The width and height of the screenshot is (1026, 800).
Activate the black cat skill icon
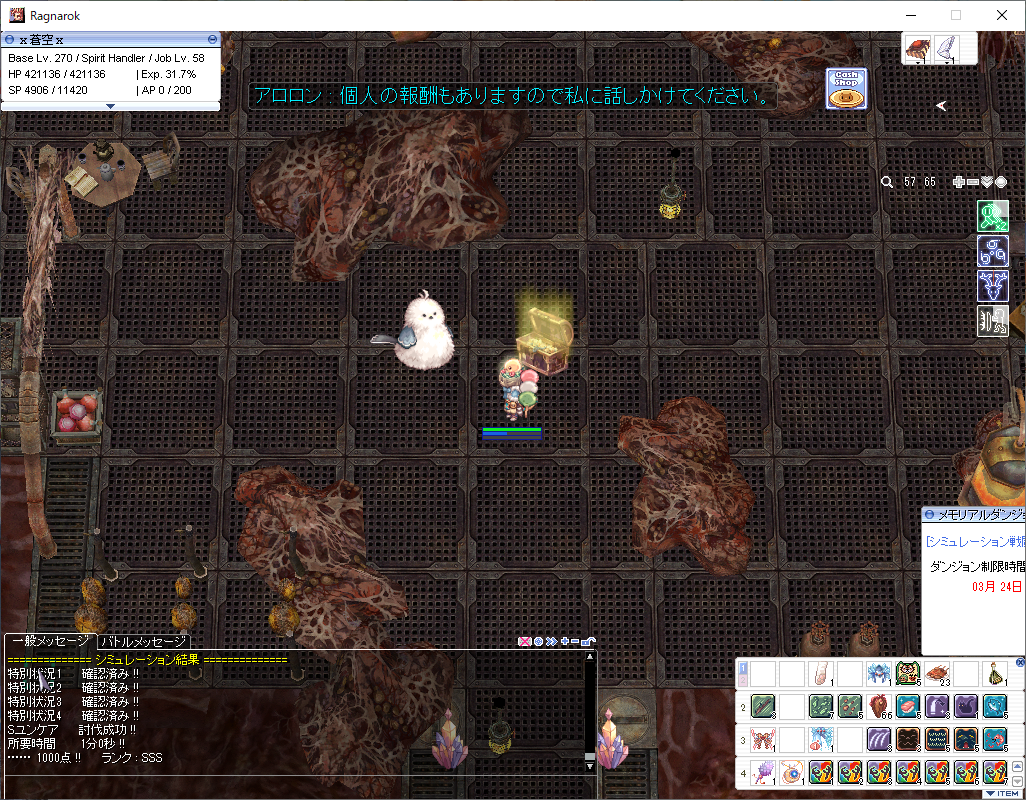click(966, 707)
